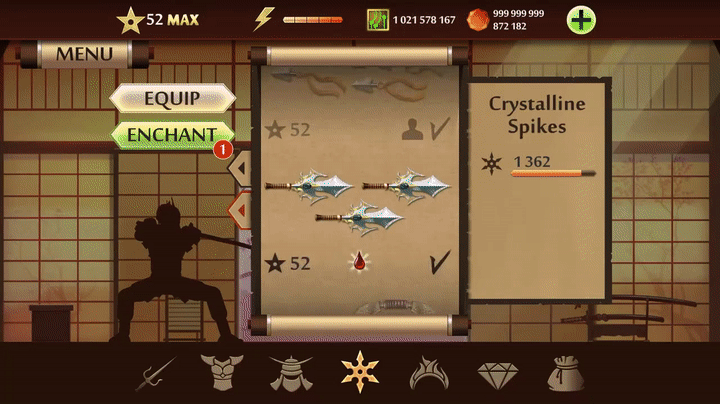This screenshot has height=404, width=720.
Task: Tap the red gem currency icon
Action: 478,19
